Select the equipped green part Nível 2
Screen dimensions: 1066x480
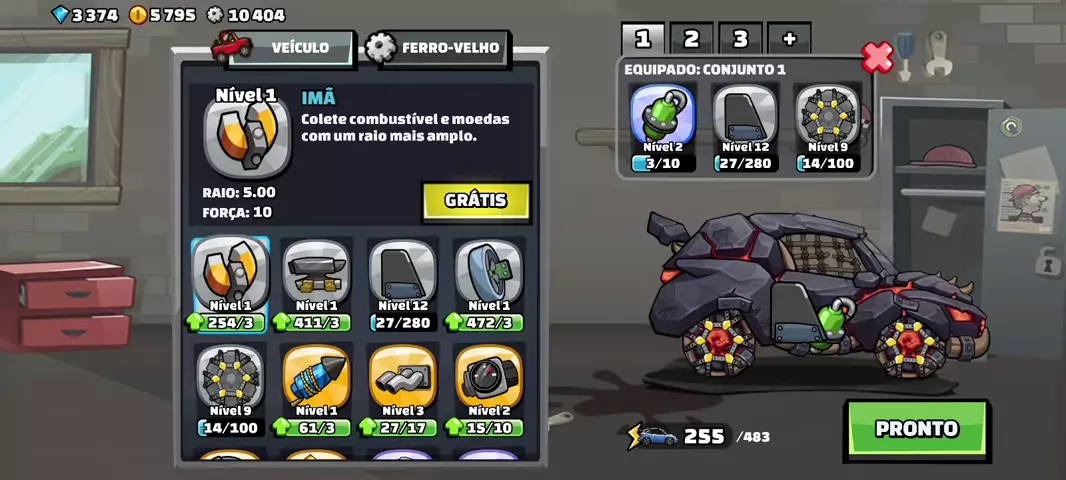pyautogui.click(x=663, y=126)
